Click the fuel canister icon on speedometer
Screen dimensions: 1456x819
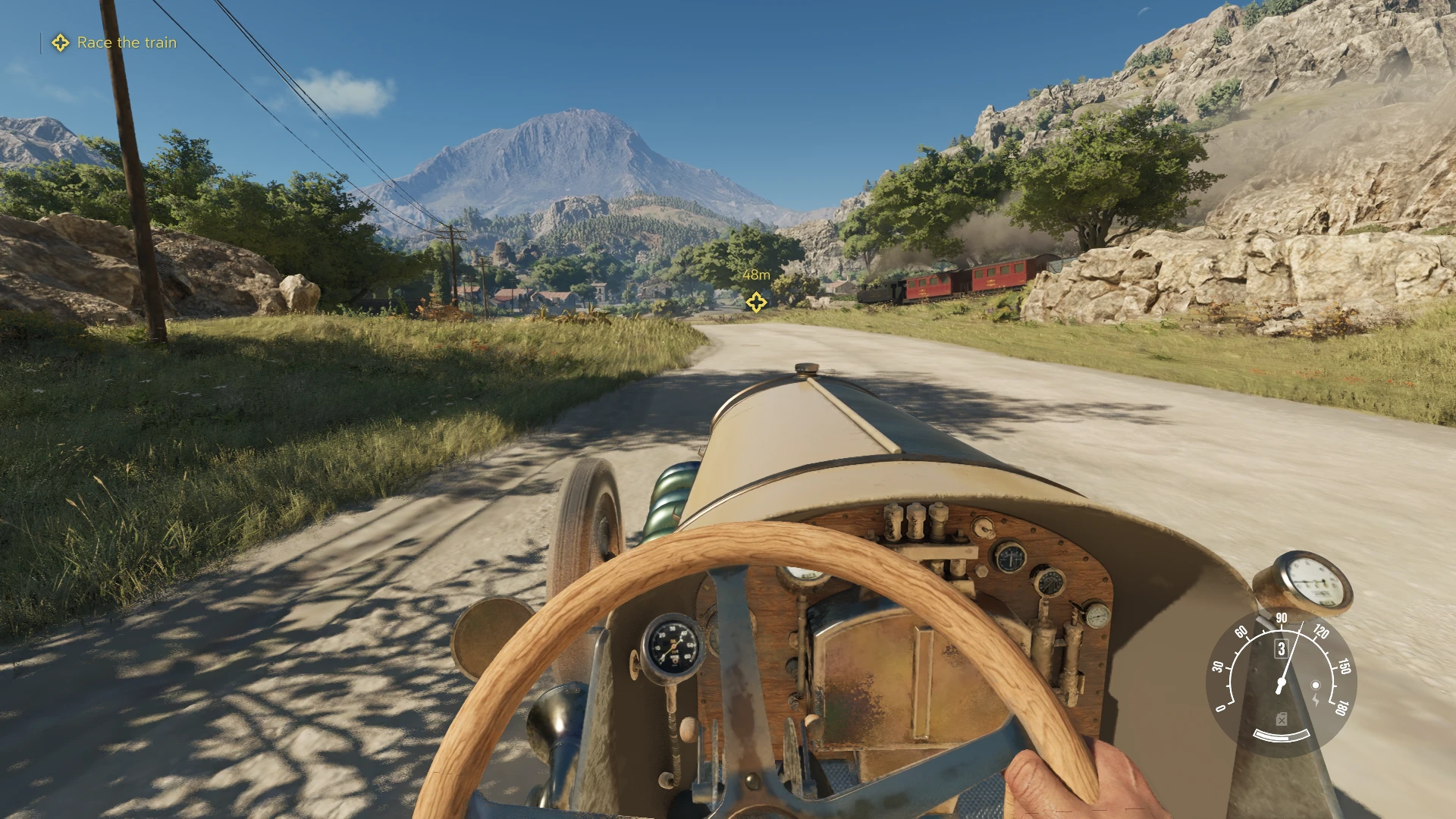(1281, 718)
